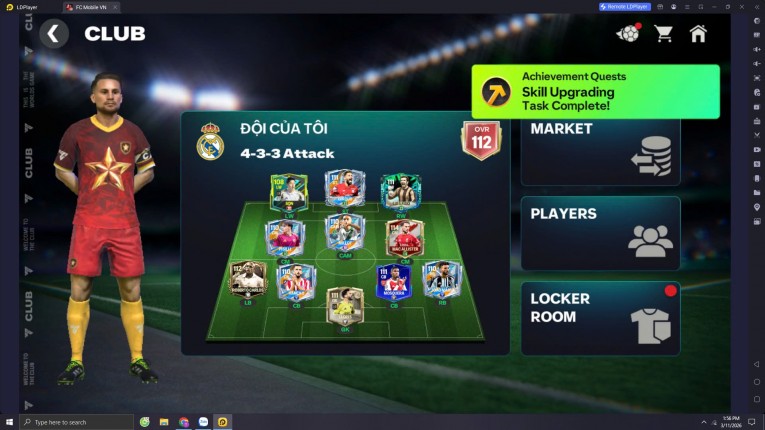Select the goalkeeper player card
765x430 pixels.
(345, 308)
